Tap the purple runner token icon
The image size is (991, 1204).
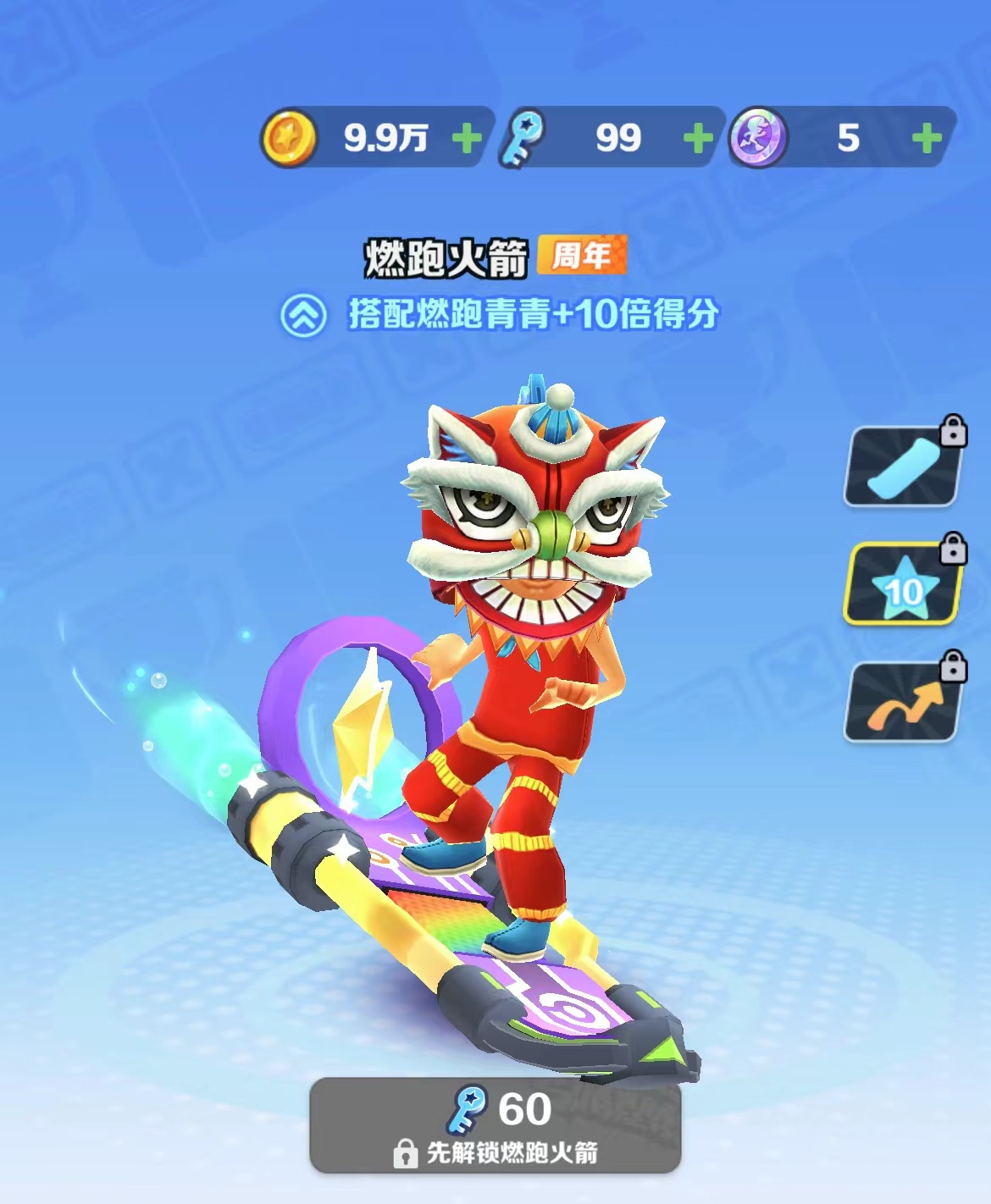[759, 138]
